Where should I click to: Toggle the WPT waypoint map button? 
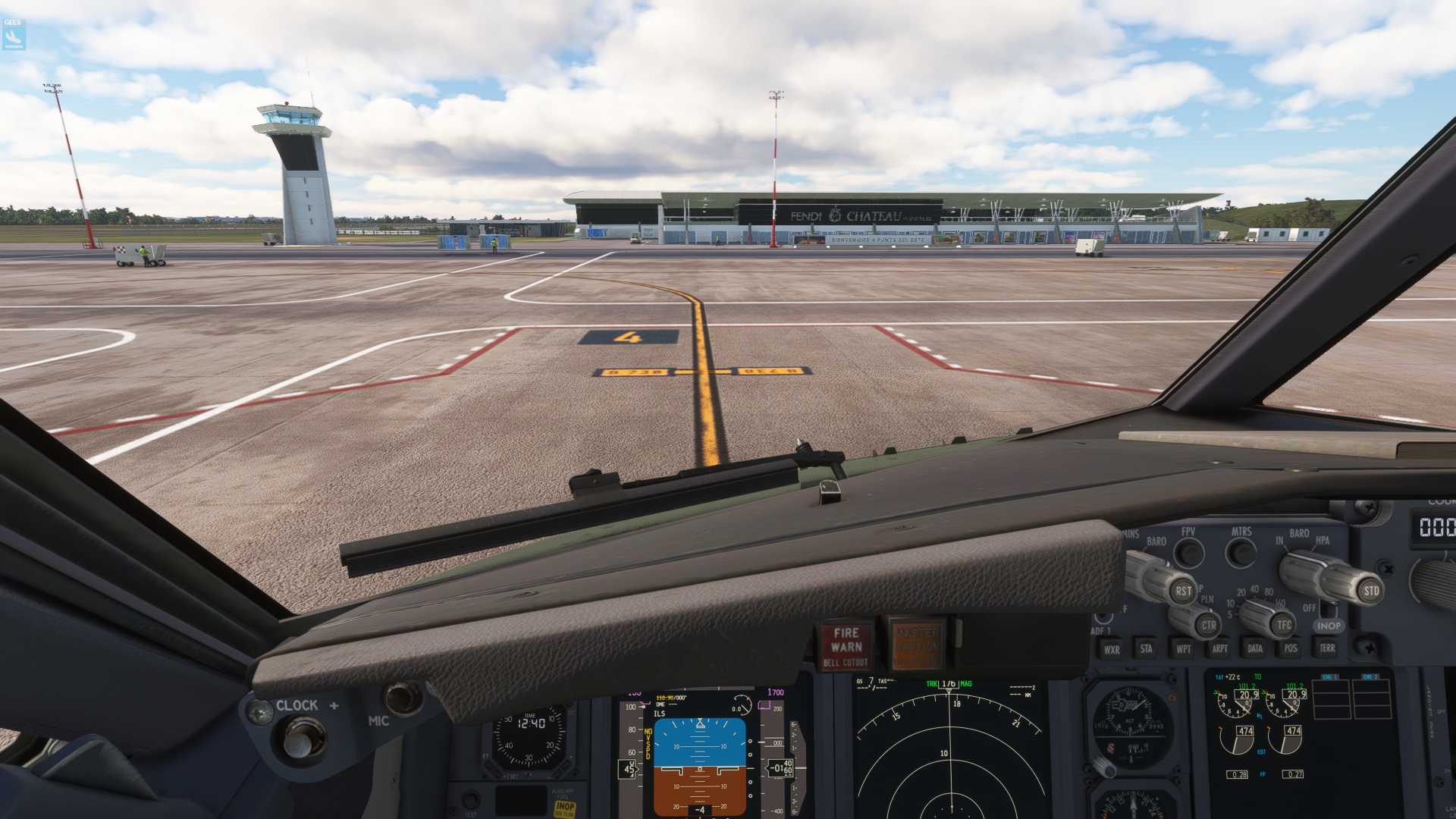click(x=1183, y=648)
